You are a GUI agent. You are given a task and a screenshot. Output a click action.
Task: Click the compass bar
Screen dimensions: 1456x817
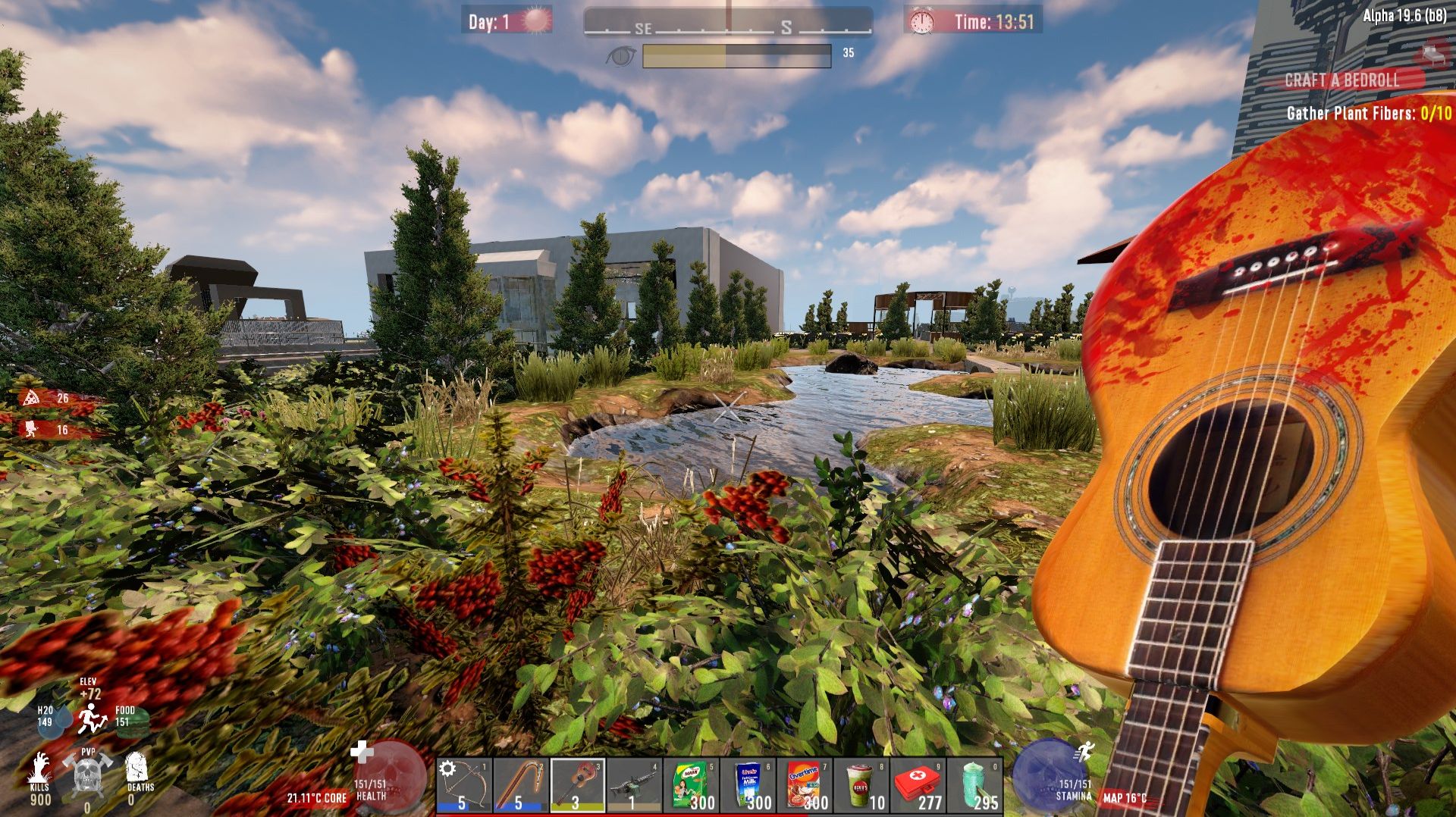[x=727, y=21]
